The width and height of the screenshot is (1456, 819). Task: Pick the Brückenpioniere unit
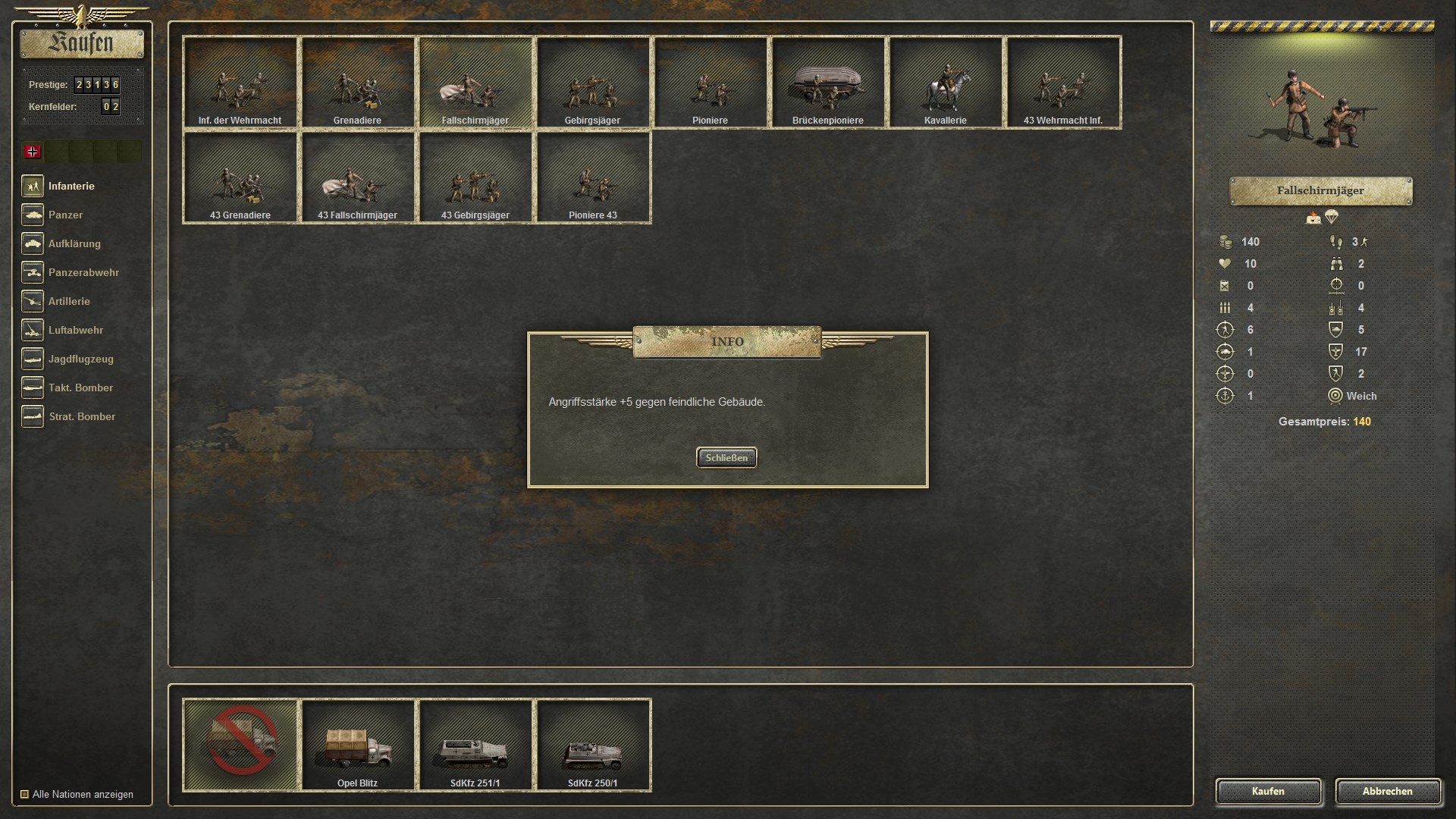(827, 82)
